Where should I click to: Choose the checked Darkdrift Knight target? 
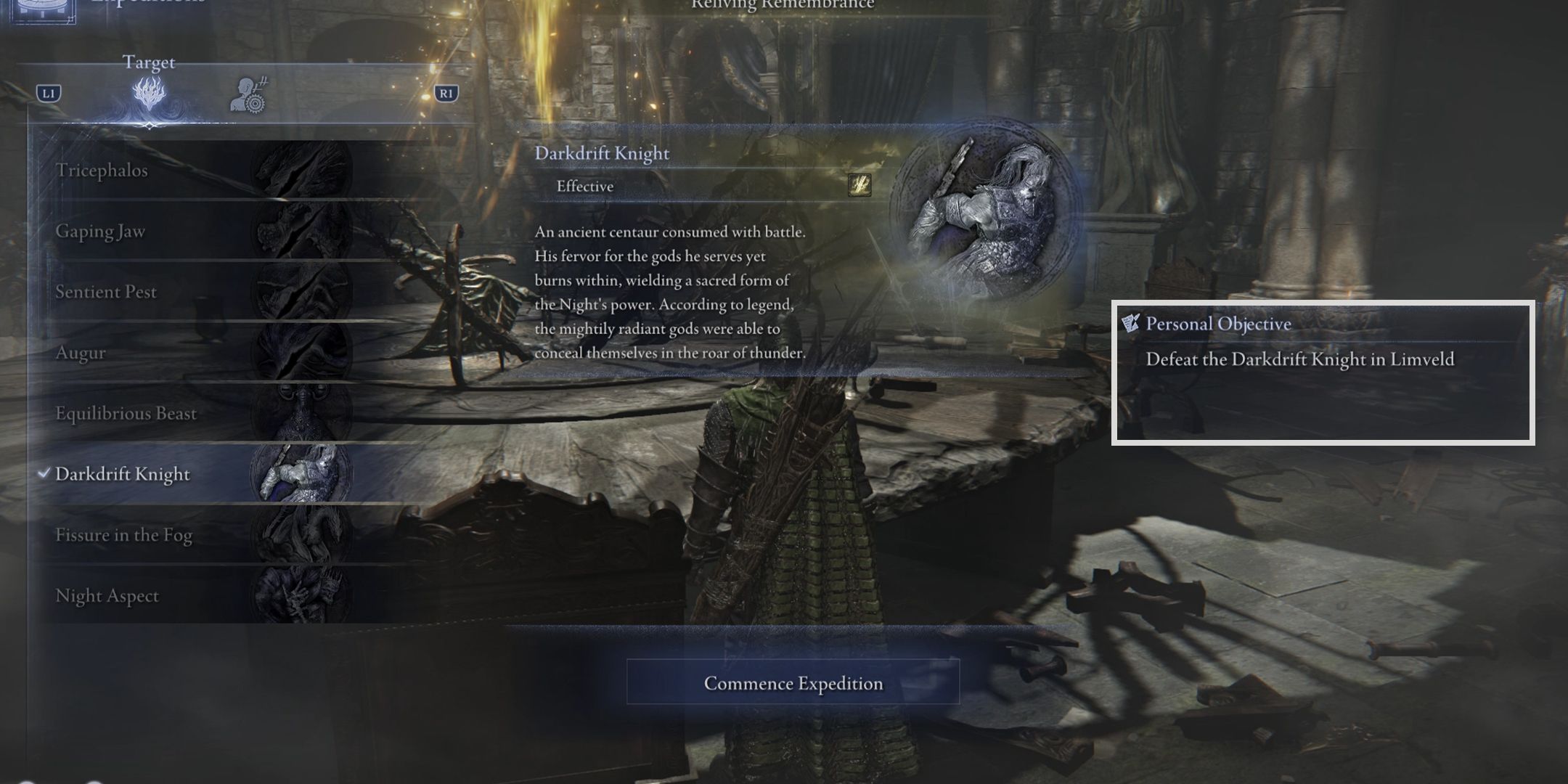123,474
